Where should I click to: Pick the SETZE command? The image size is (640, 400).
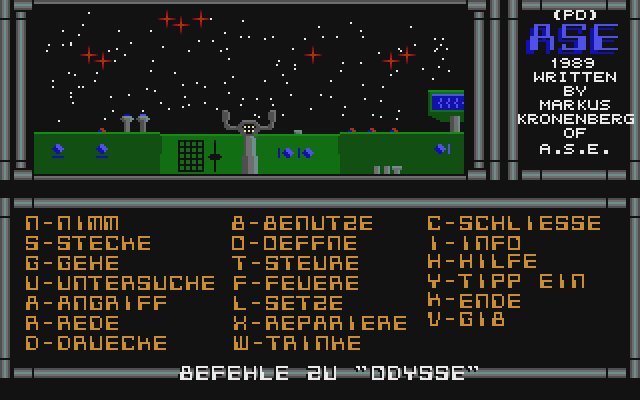(287, 303)
